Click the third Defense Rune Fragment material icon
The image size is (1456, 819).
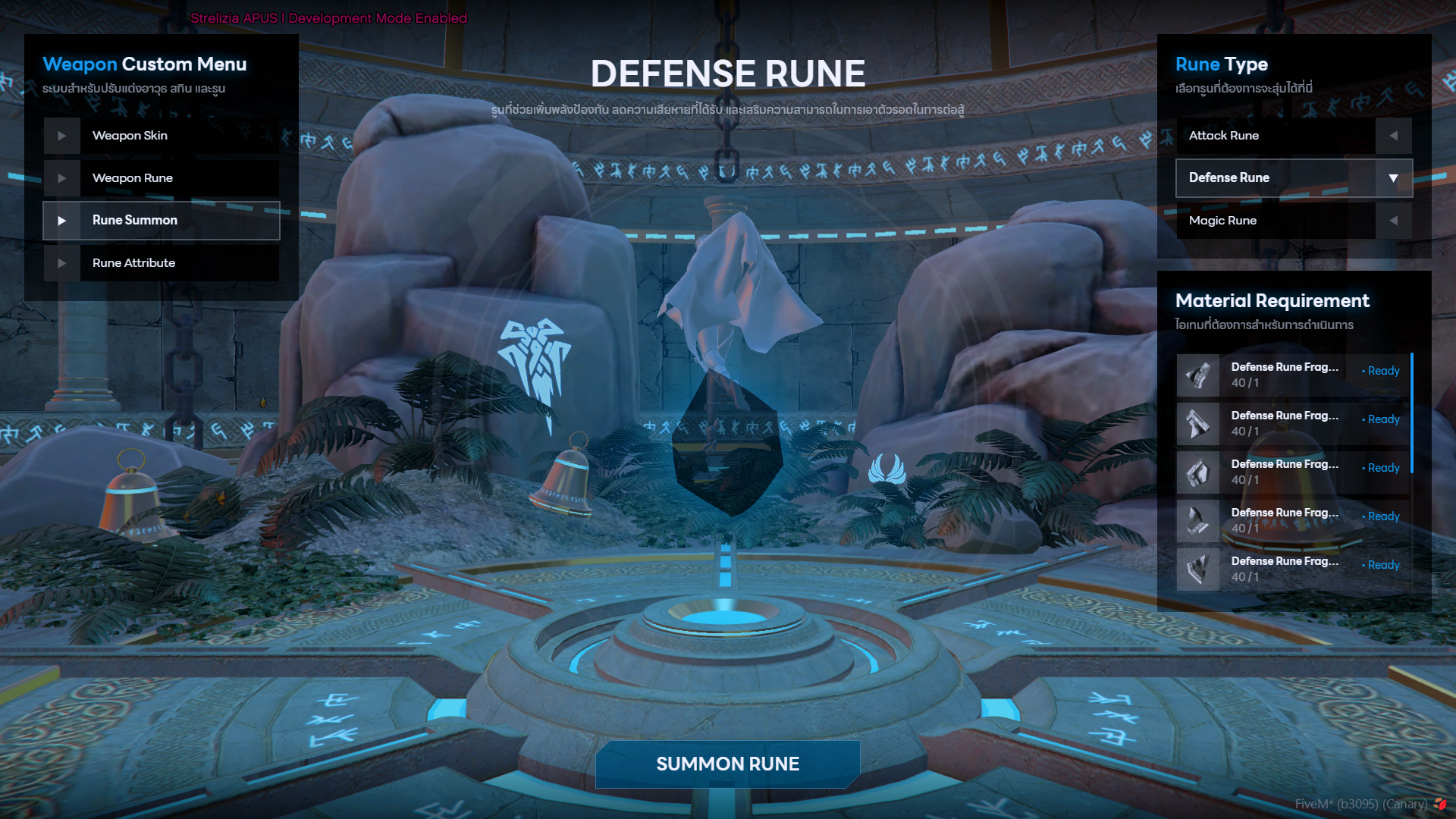pos(1198,472)
